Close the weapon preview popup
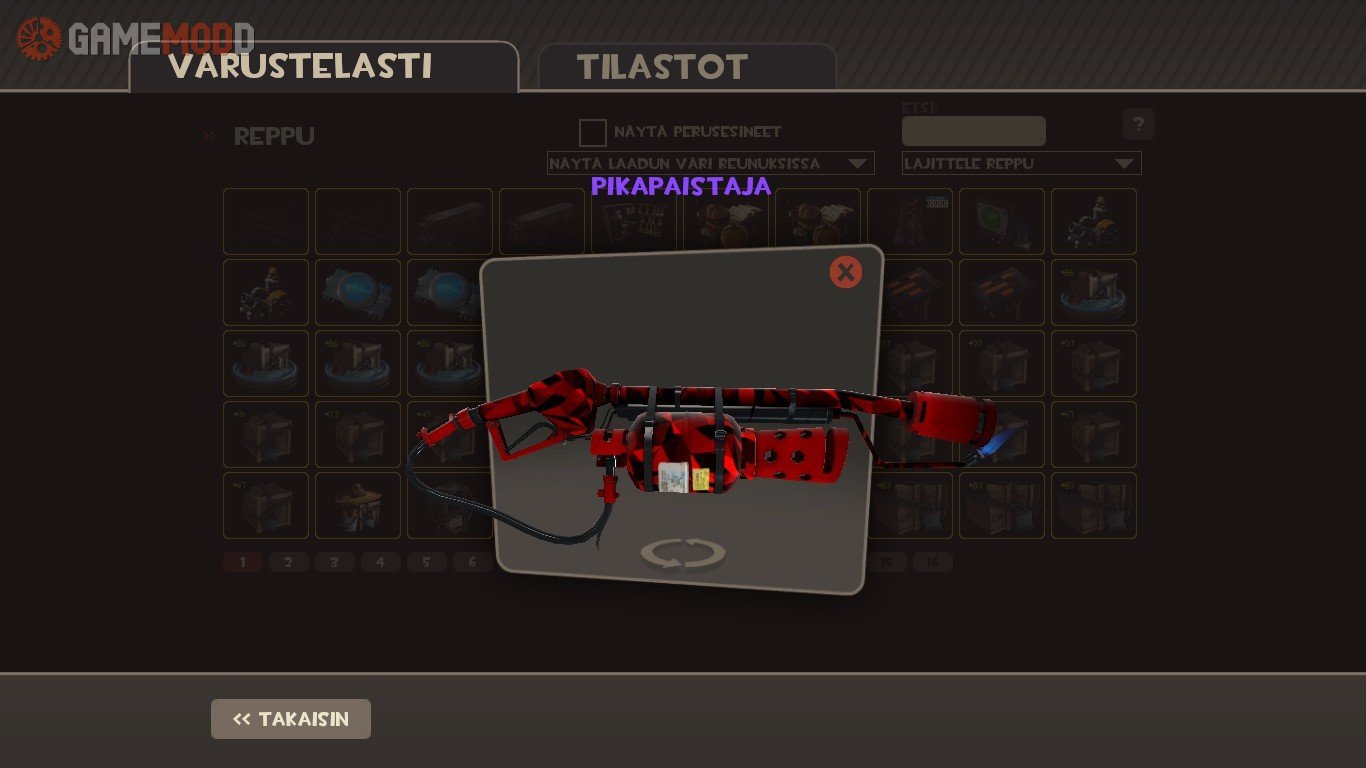 845,272
